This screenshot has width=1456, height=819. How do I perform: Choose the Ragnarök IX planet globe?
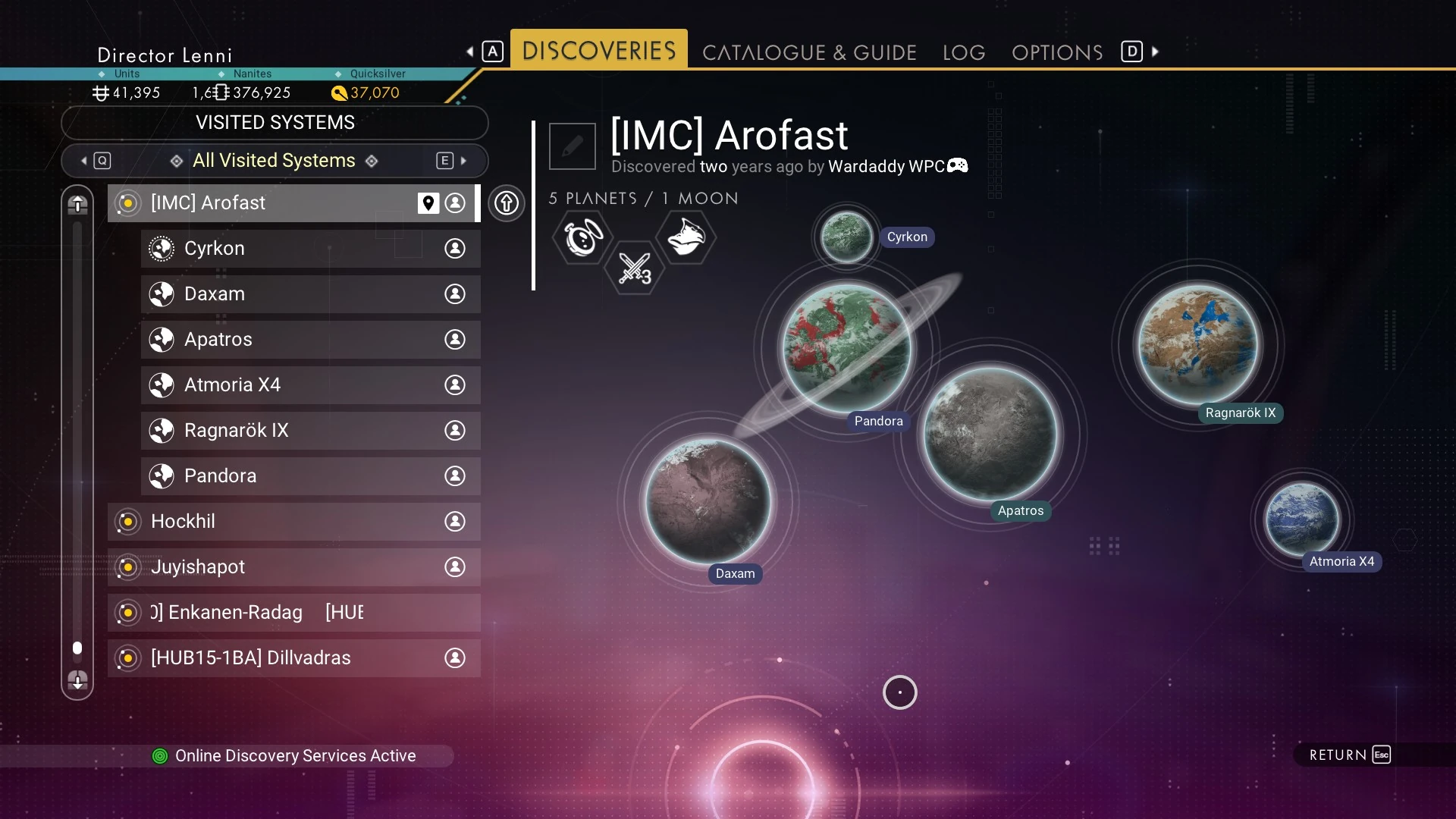[1197, 345]
